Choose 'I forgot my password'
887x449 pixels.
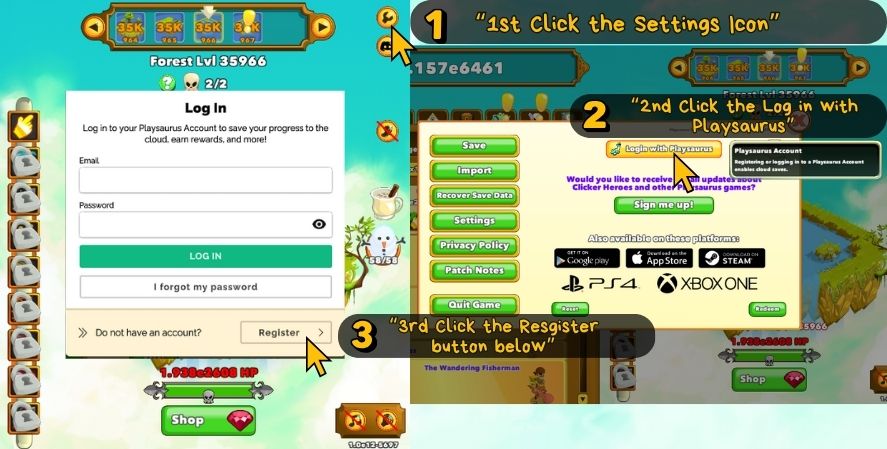pyautogui.click(x=205, y=287)
